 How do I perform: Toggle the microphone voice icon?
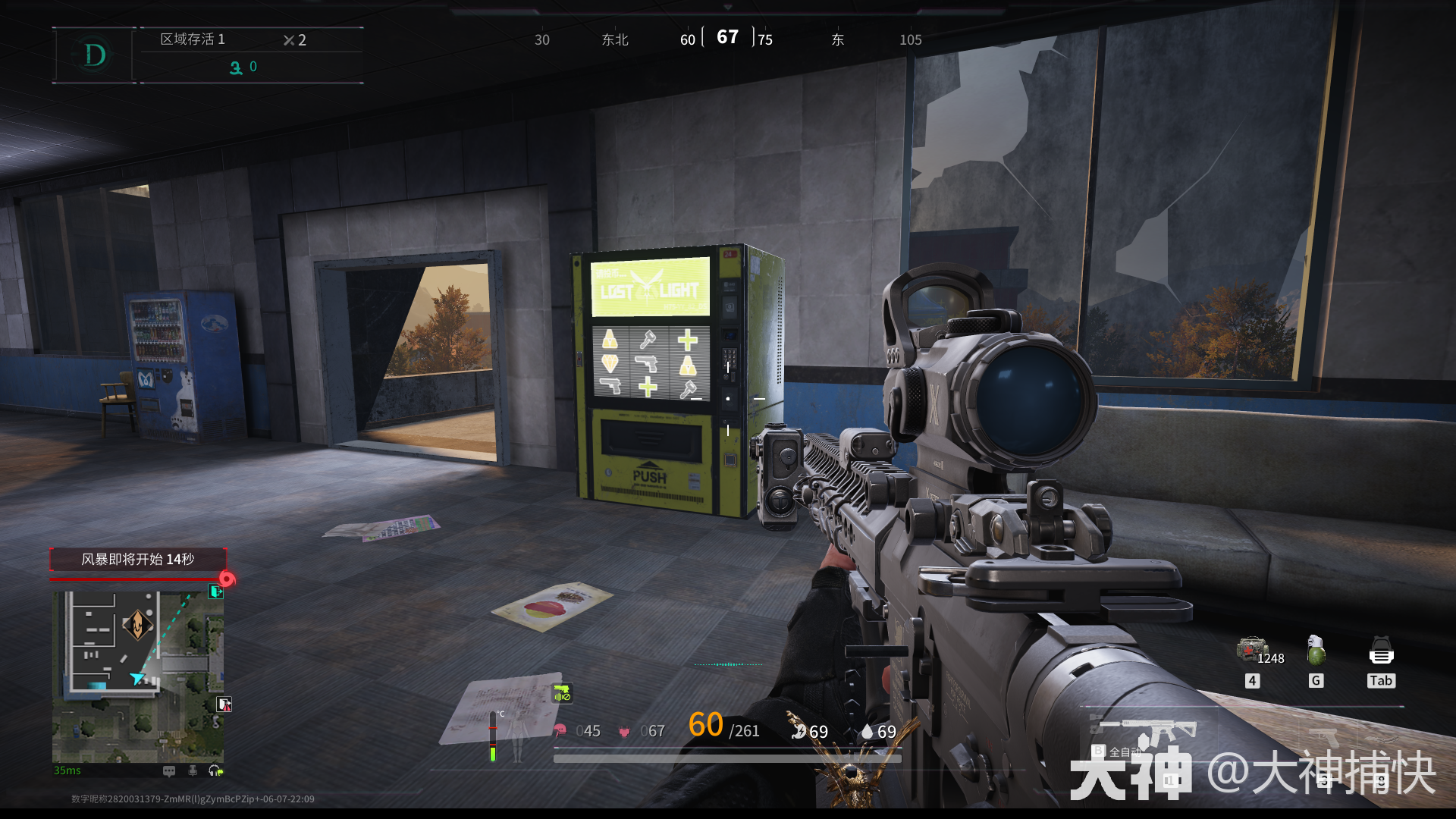193,771
